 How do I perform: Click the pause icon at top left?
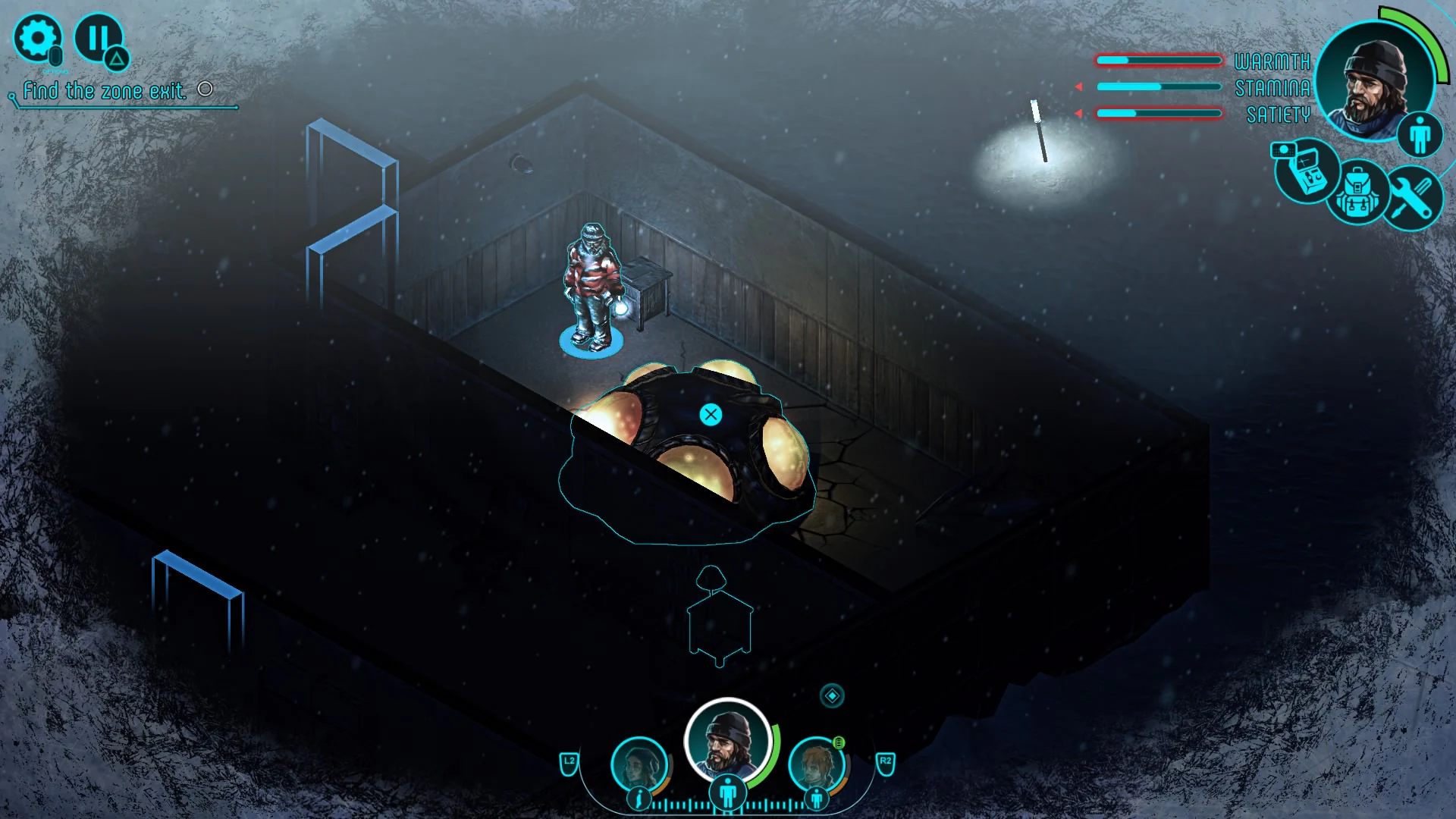(x=99, y=36)
